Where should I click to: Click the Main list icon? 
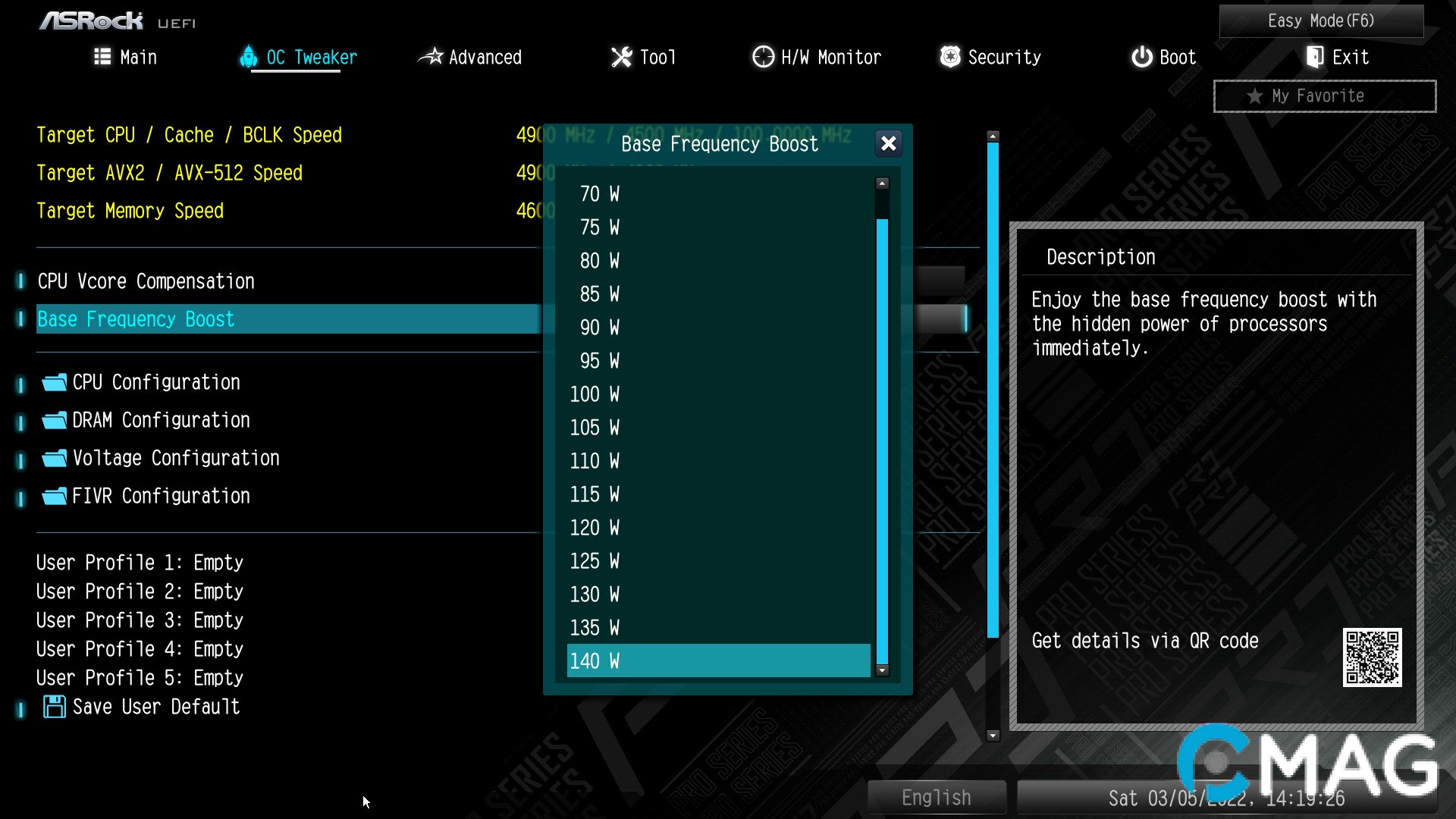tap(102, 56)
